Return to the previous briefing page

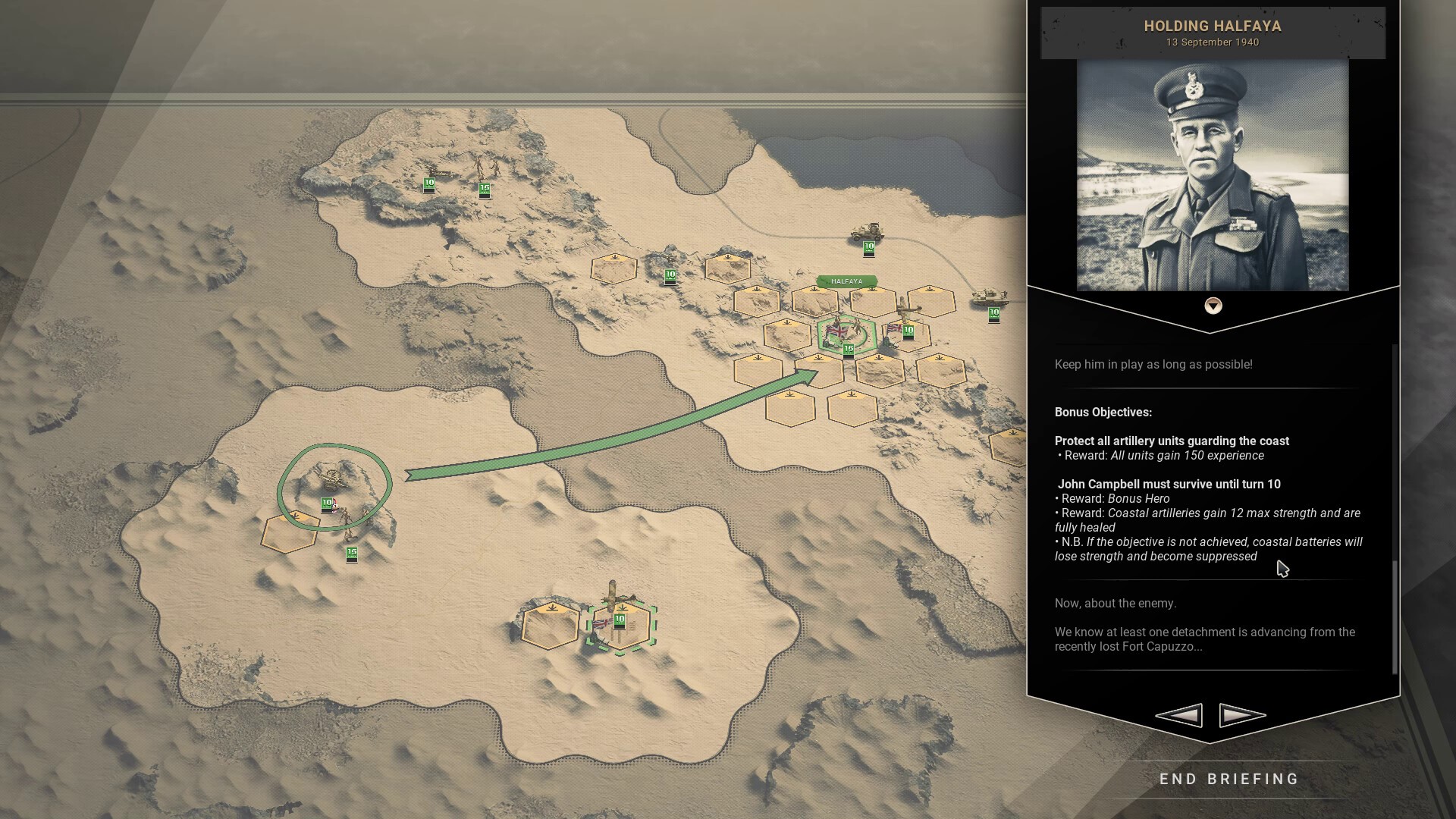tap(1179, 714)
